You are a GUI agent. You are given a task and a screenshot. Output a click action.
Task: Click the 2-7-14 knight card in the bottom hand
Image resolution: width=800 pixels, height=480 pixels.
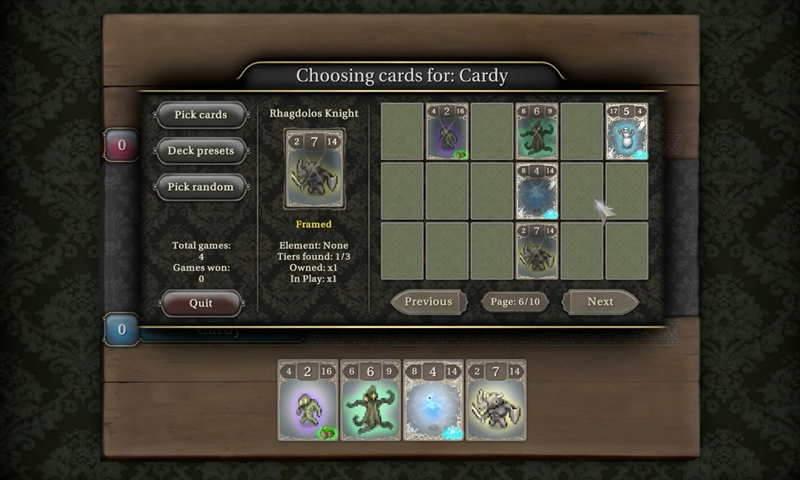pos(496,400)
